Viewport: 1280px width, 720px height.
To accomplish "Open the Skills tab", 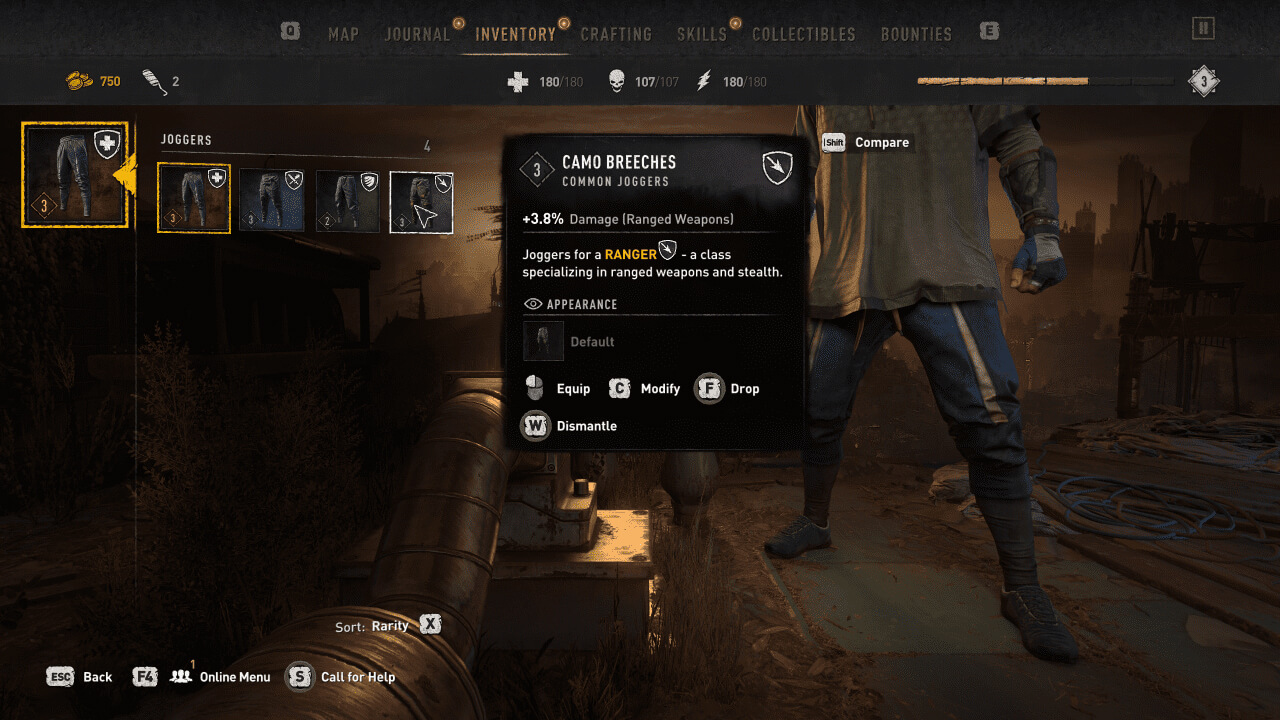I will [x=701, y=34].
